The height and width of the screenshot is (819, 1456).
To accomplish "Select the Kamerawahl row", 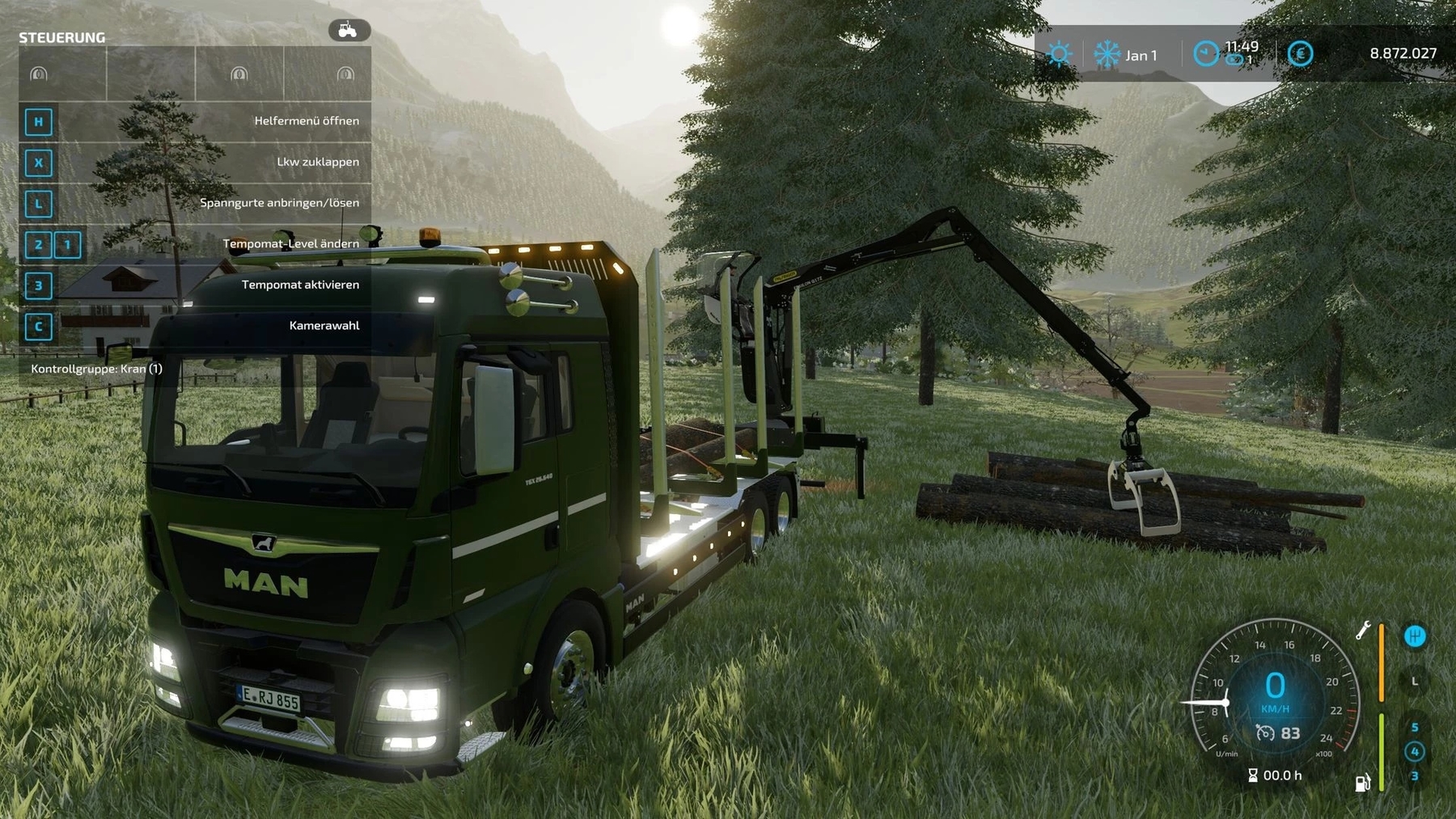I will 194,326.
